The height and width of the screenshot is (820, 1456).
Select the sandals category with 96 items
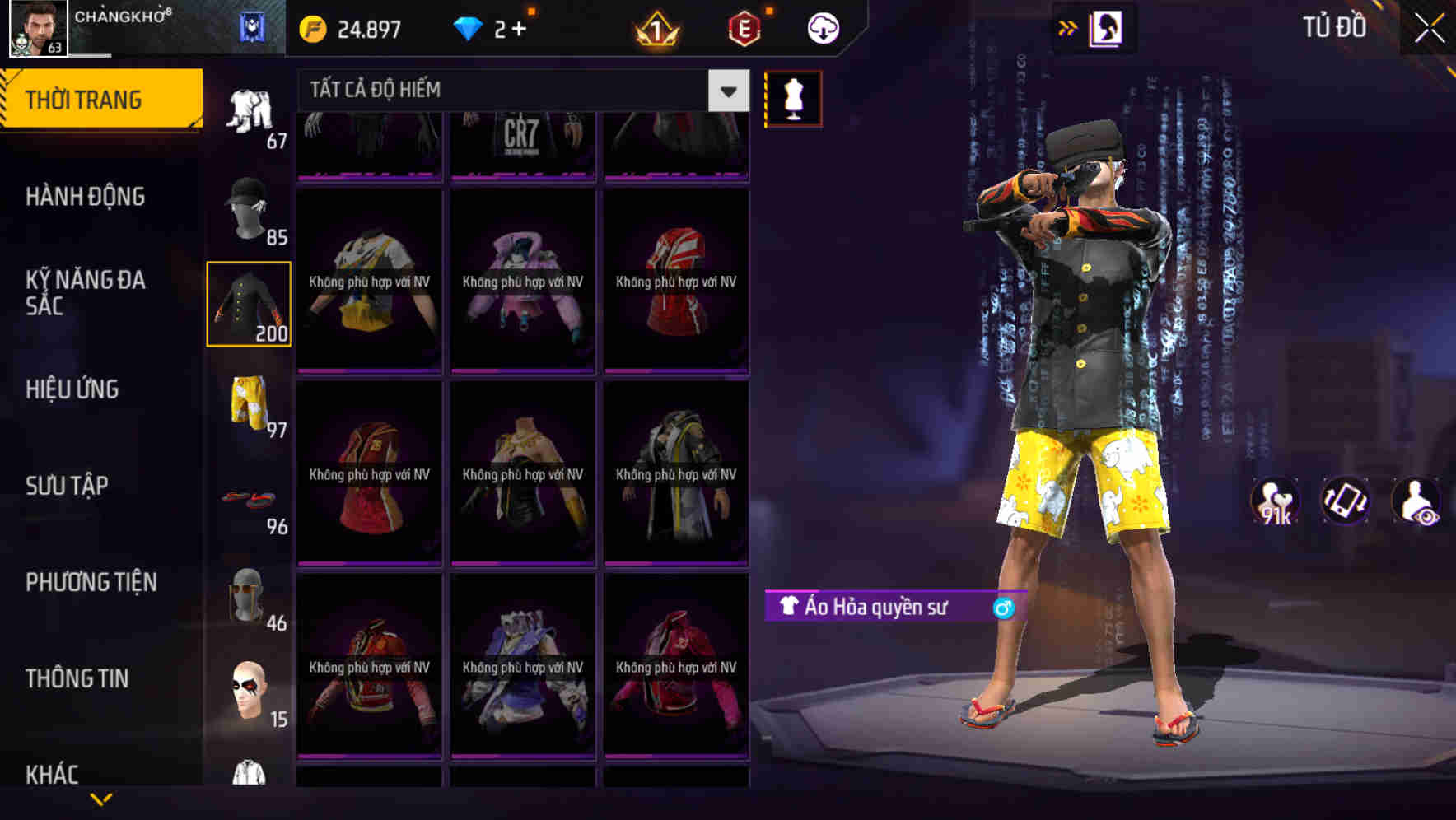tap(250, 498)
